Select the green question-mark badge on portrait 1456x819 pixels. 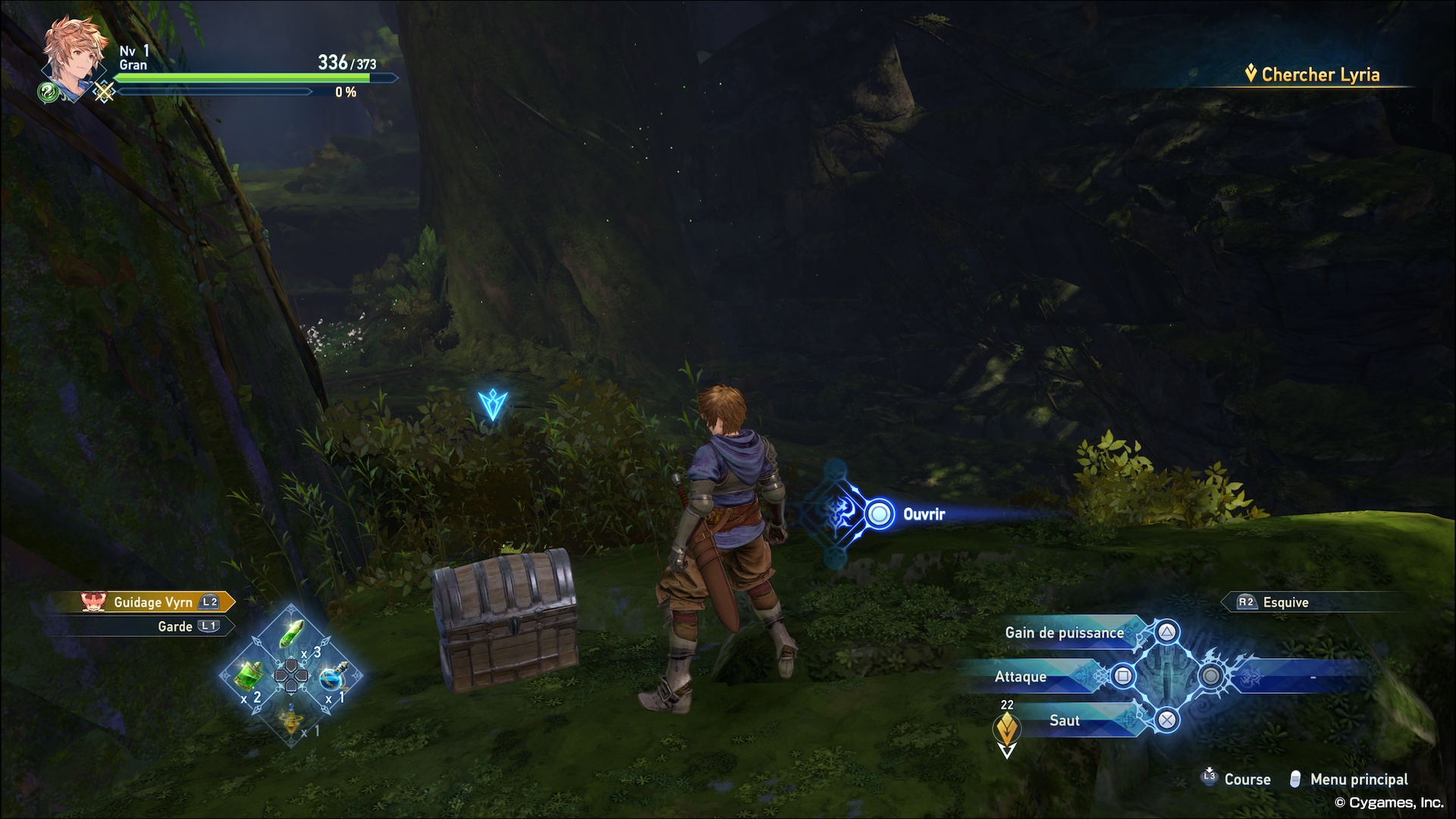click(x=48, y=93)
